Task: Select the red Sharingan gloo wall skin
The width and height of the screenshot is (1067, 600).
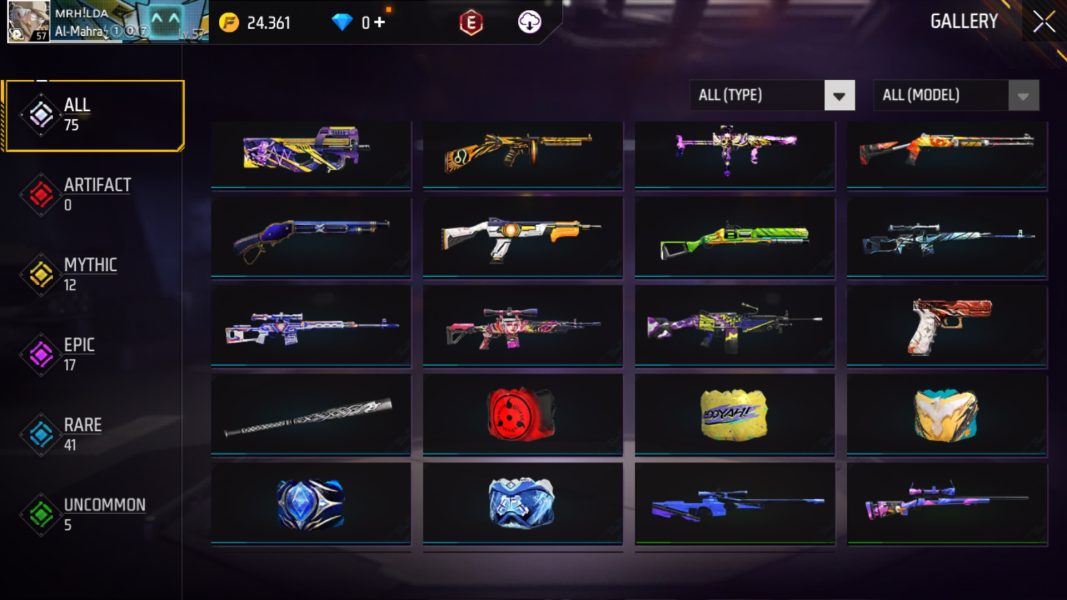Action: 523,412
